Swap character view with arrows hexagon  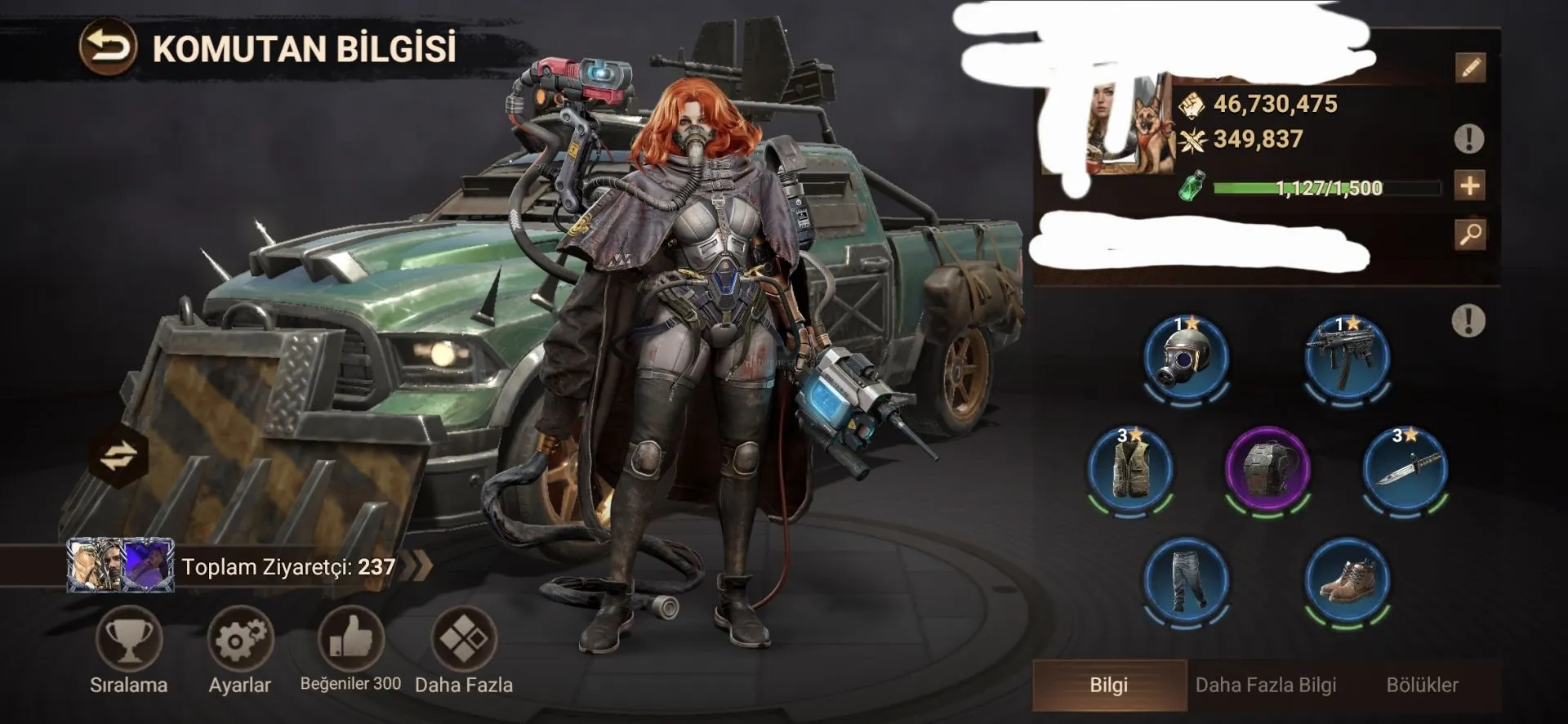119,456
